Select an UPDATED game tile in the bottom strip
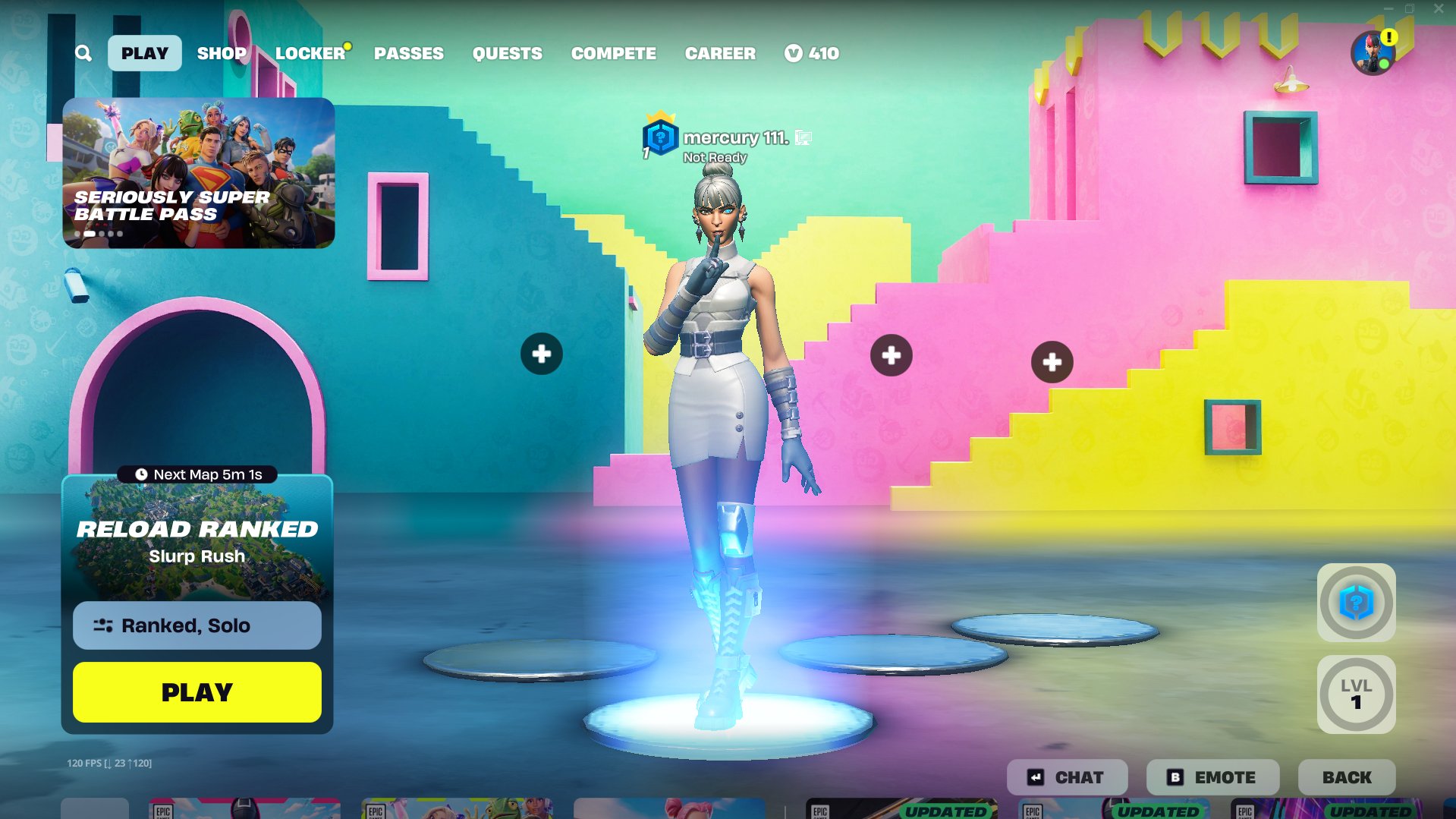This screenshot has height=819, width=1456. point(901,812)
